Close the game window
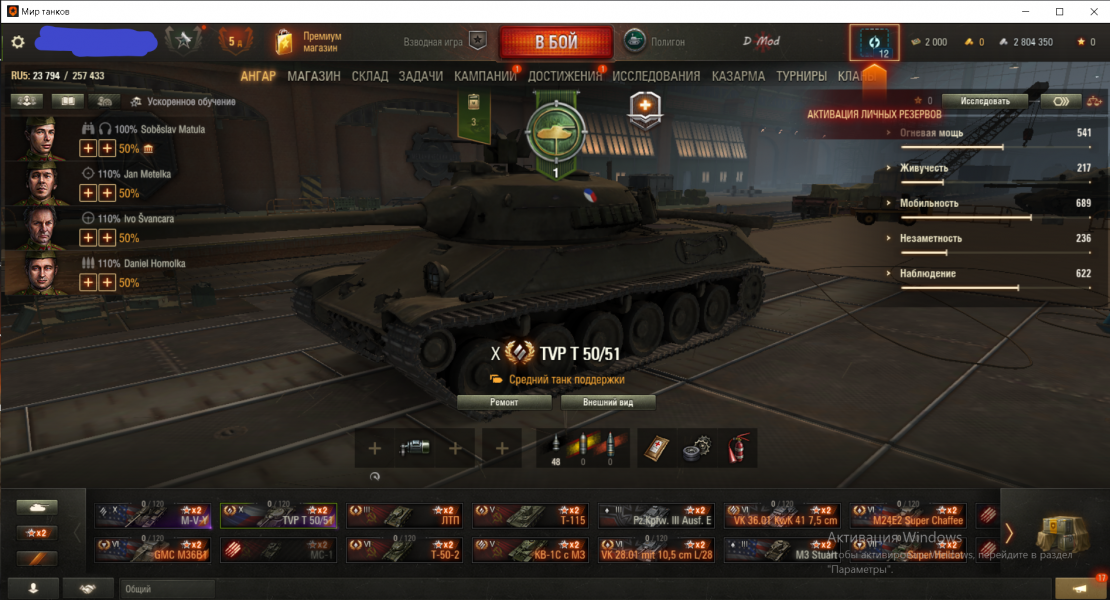The image size is (1110, 600). 1090,11
